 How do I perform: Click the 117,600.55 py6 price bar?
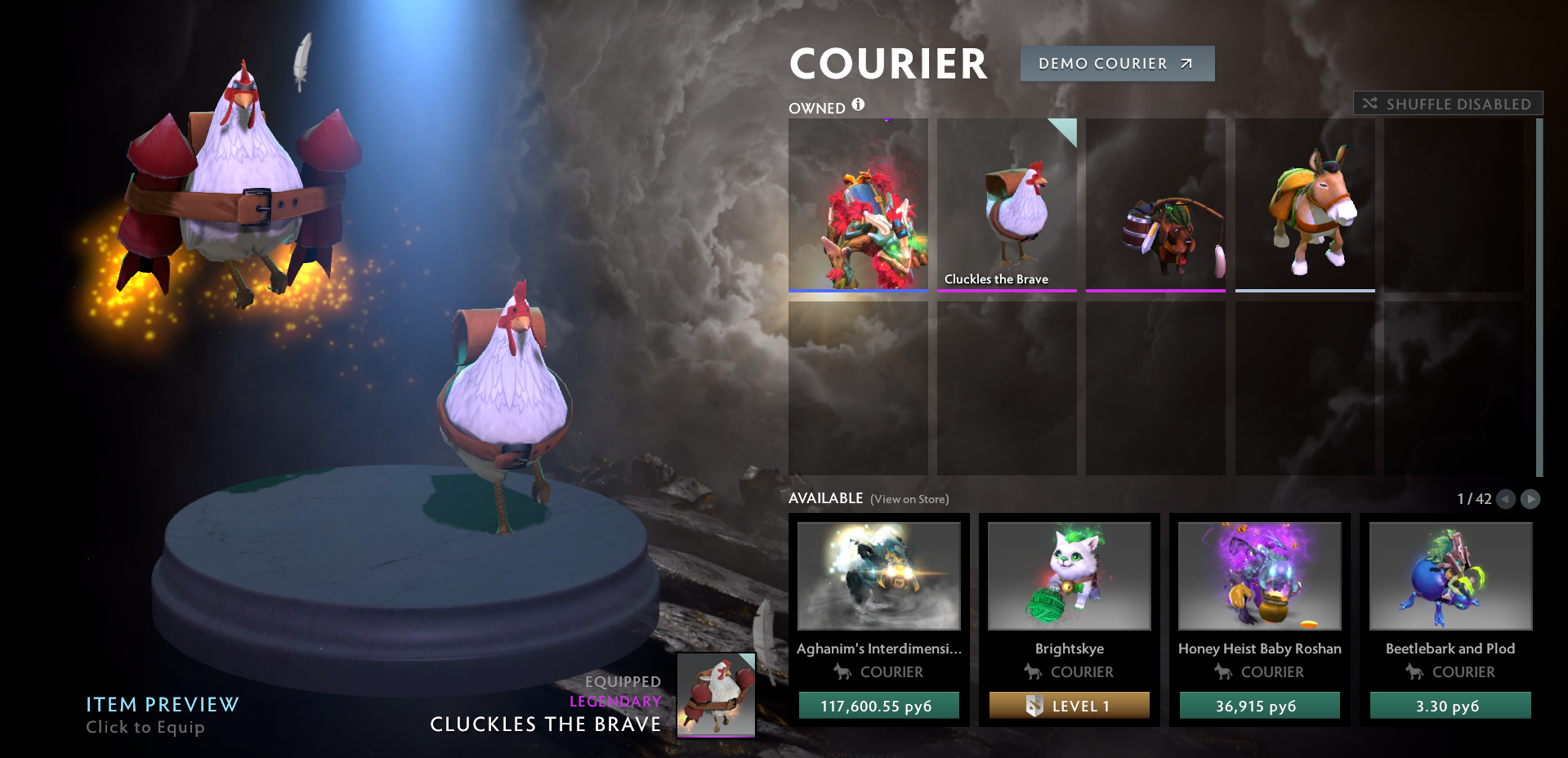pos(878,706)
